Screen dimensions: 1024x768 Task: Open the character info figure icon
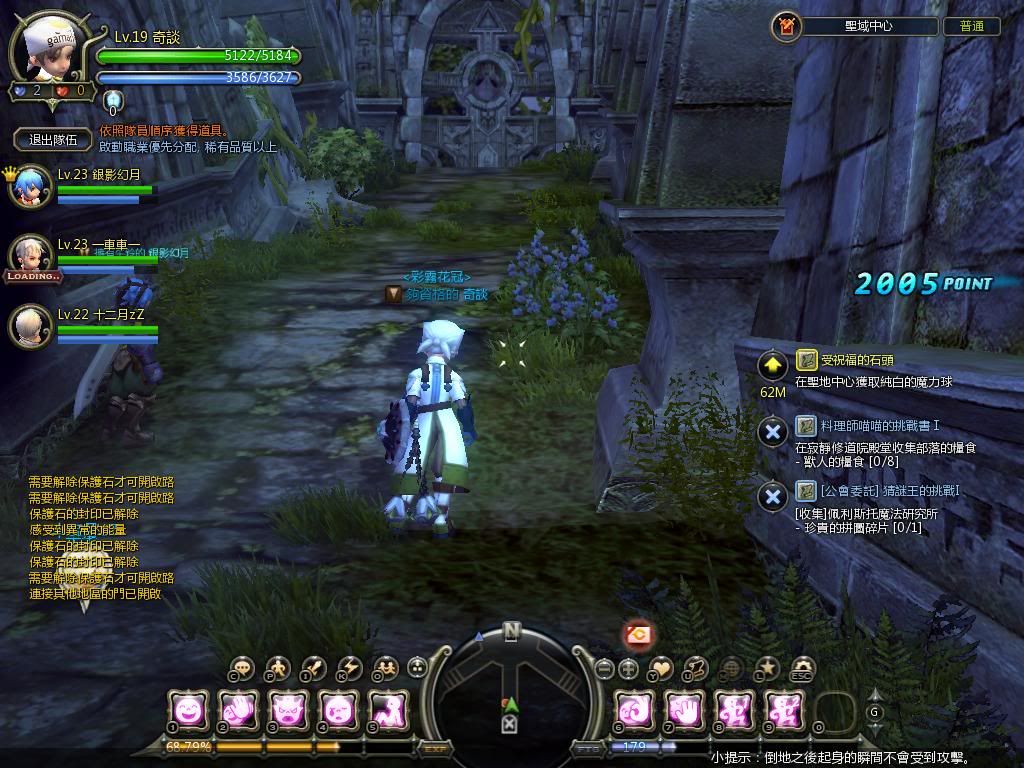[x=279, y=668]
